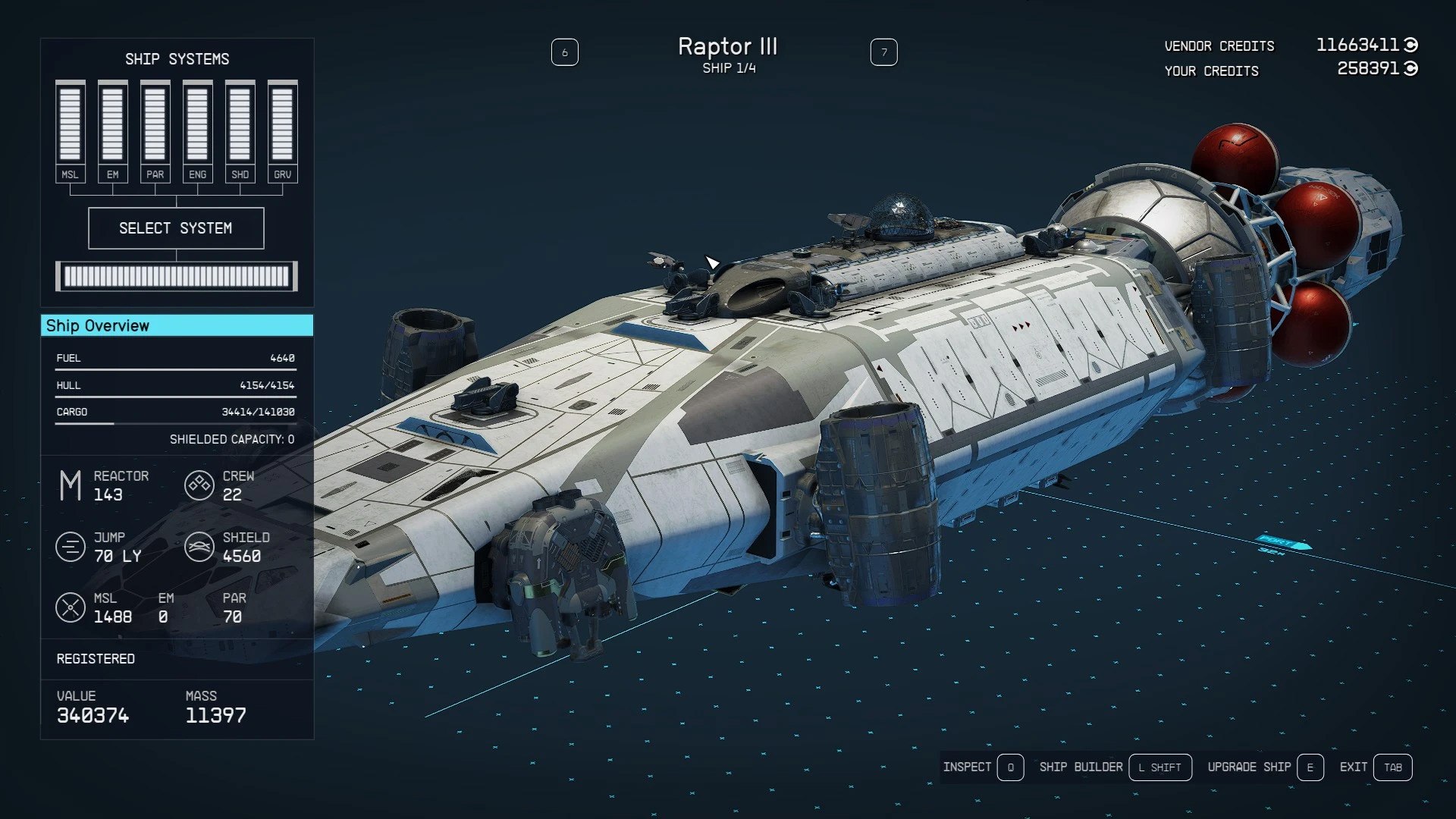Select the EM weapon system bar

pos(112,130)
